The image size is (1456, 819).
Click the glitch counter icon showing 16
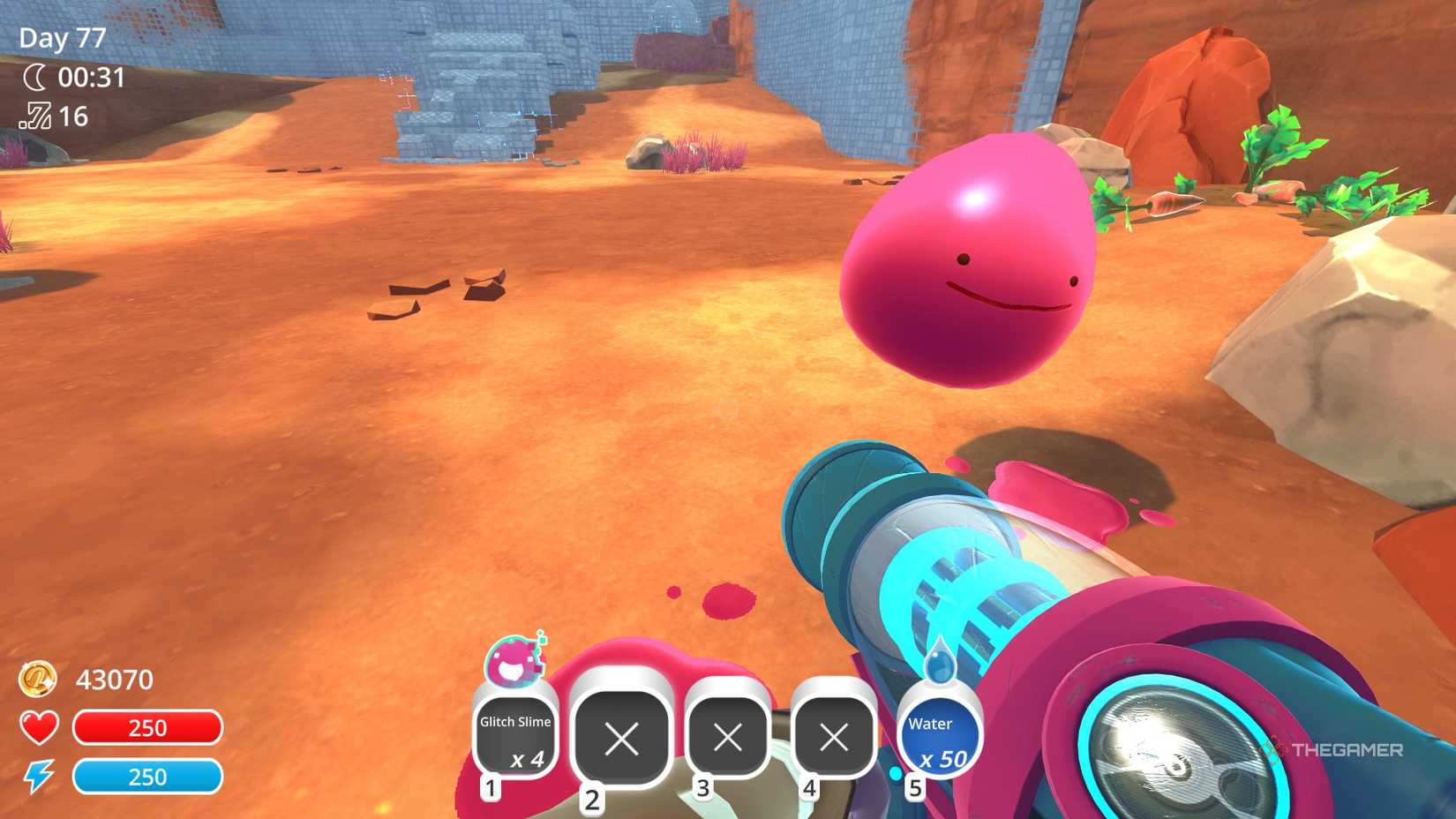tap(35, 117)
